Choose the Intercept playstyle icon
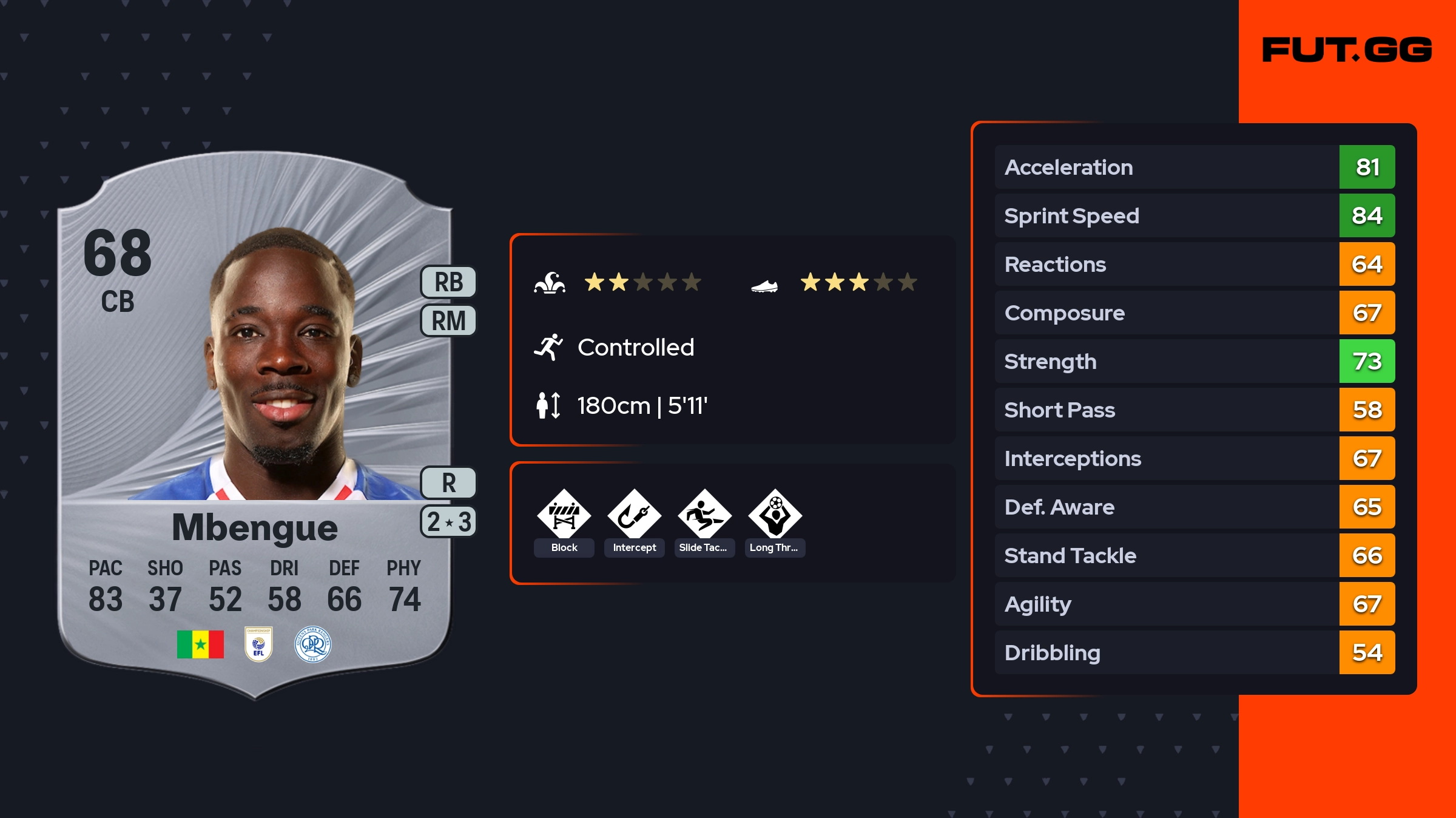 (634, 515)
